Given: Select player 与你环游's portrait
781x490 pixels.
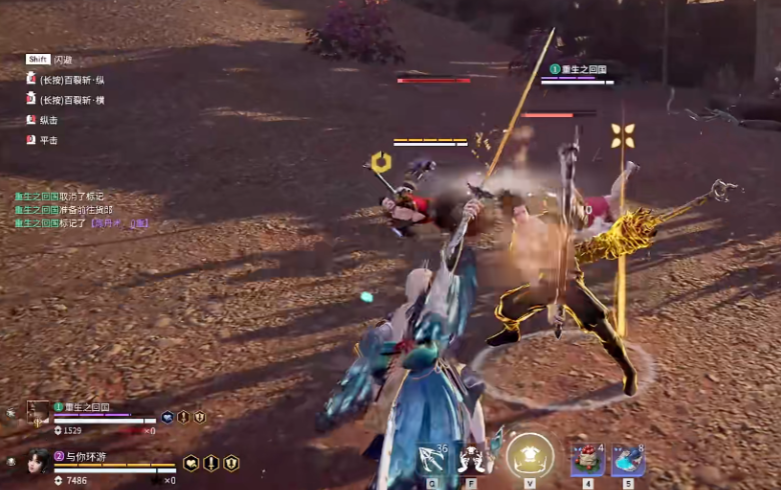Looking at the screenshot, I should click(x=38, y=461).
